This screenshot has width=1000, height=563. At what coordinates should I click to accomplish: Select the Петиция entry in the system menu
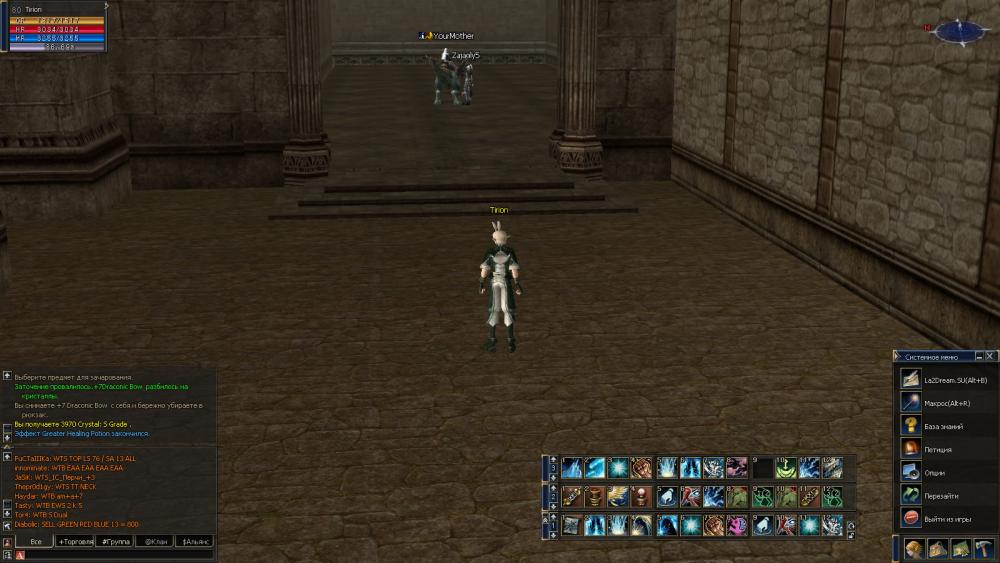click(942, 450)
